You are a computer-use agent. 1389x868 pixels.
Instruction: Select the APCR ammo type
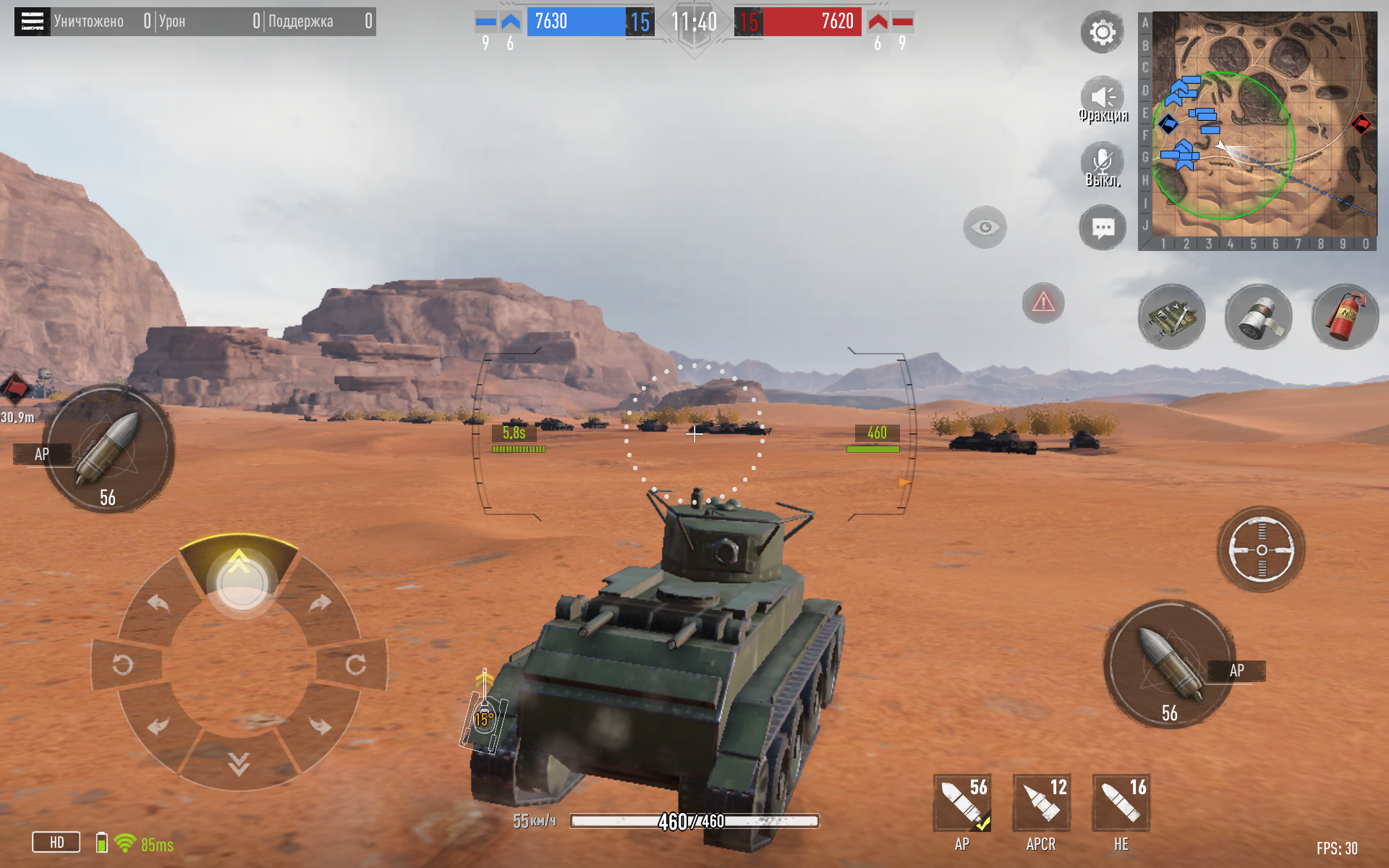[x=1042, y=803]
